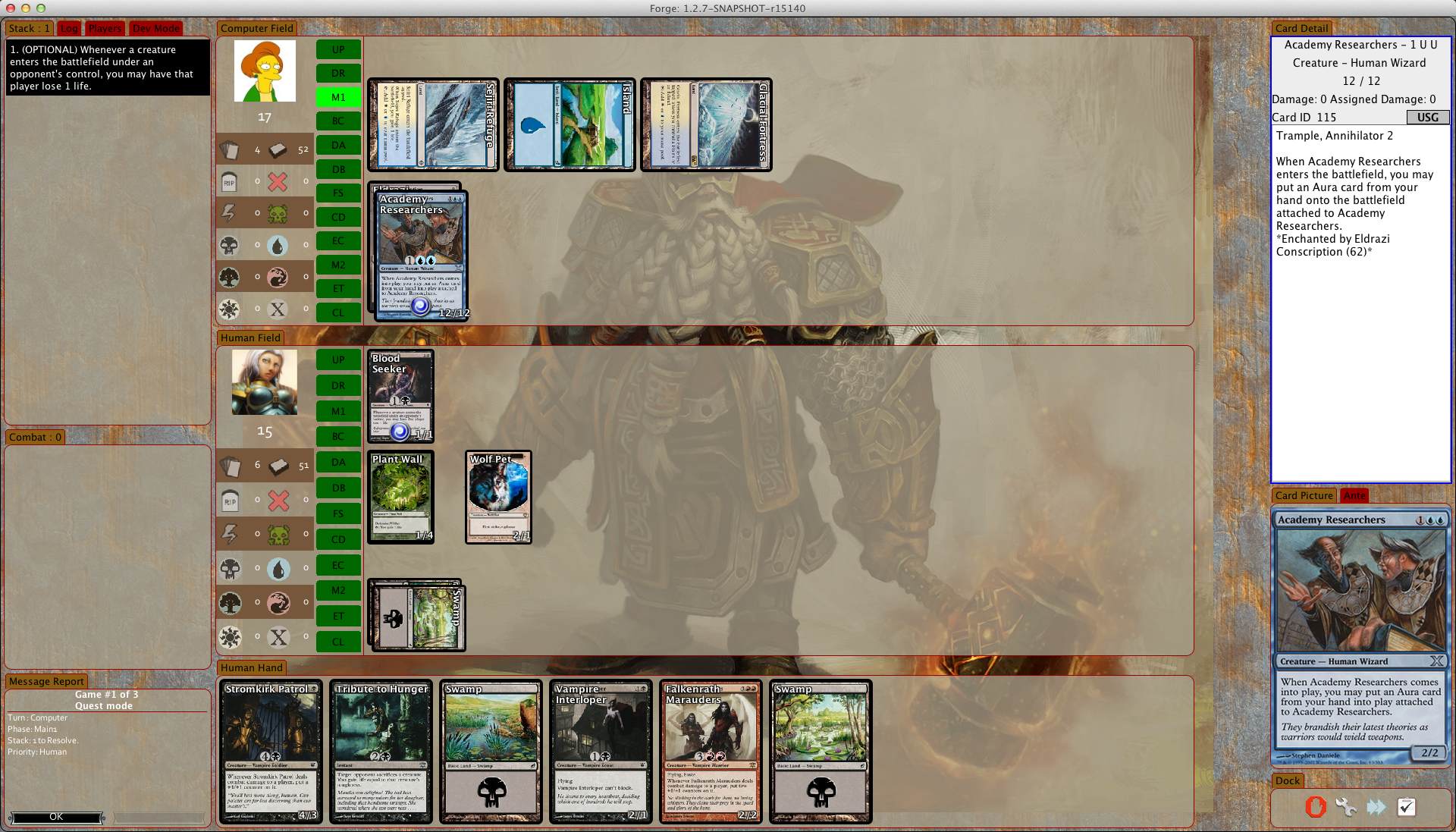The width and height of the screenshot is (1456, 832).
Task: Select Blood Seeker on the battlefield
Action: (x=400, y=396)
